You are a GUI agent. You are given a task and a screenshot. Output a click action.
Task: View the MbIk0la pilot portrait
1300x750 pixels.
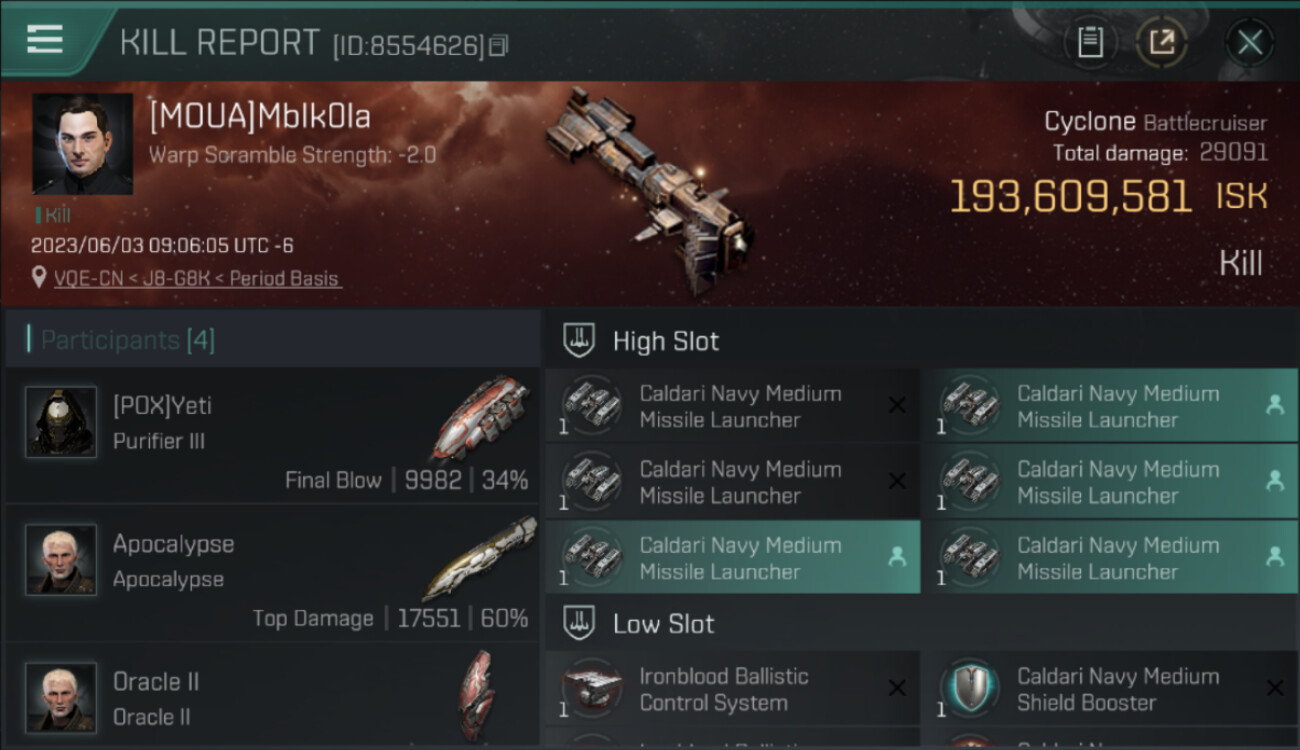tap(82, 144)
